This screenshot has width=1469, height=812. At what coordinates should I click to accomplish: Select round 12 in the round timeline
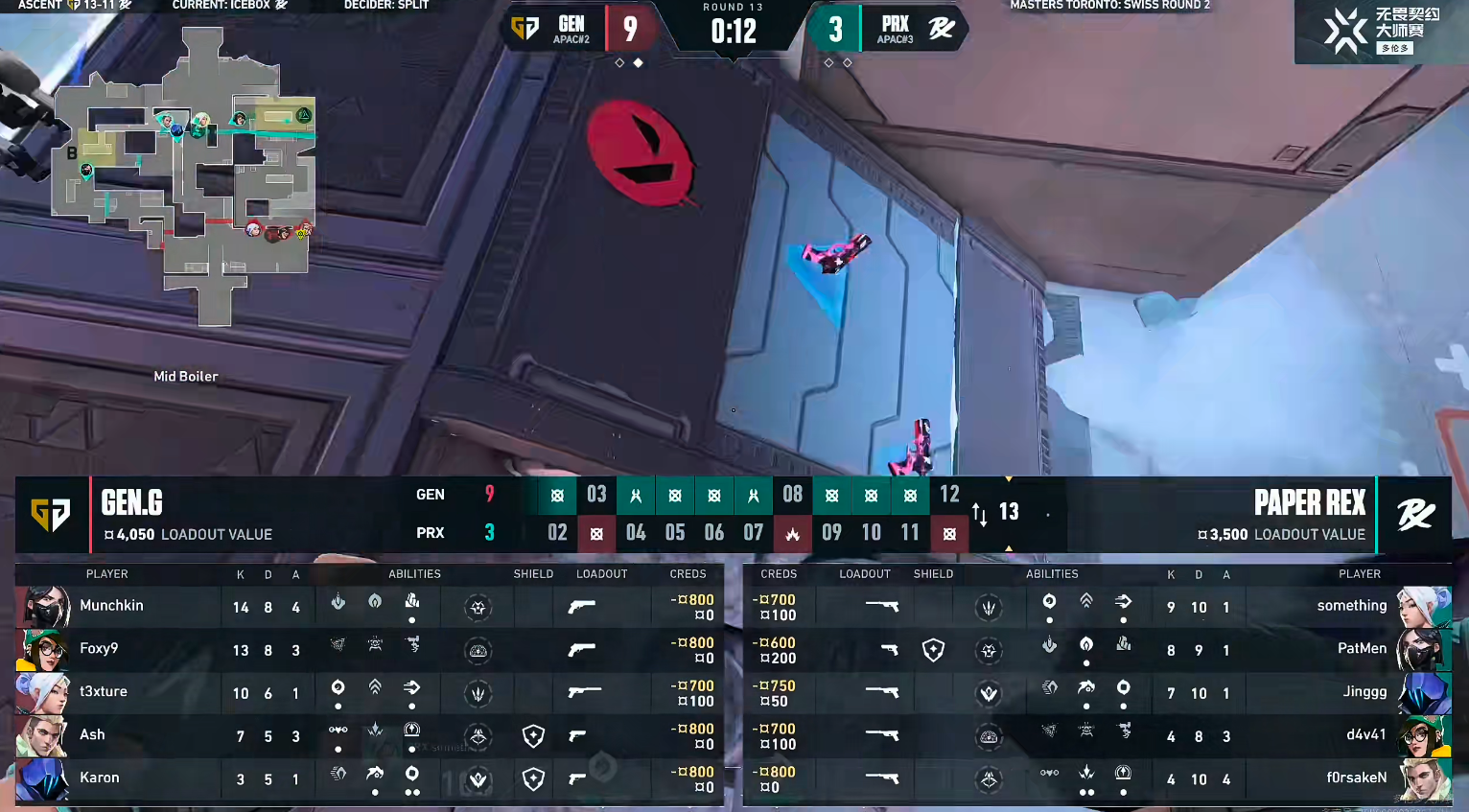click(x=949, y=495)
